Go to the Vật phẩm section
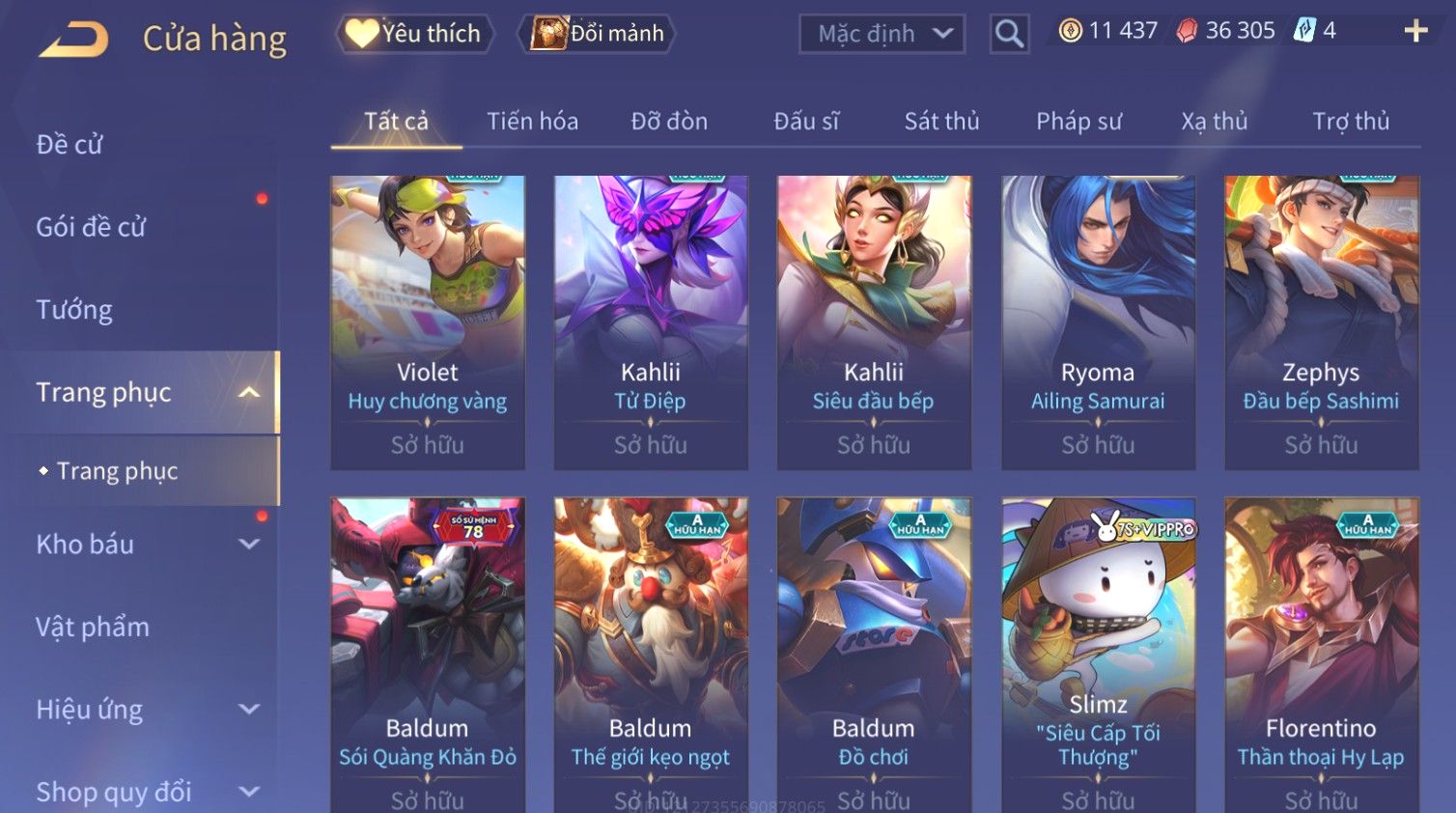 coord(93,628)
